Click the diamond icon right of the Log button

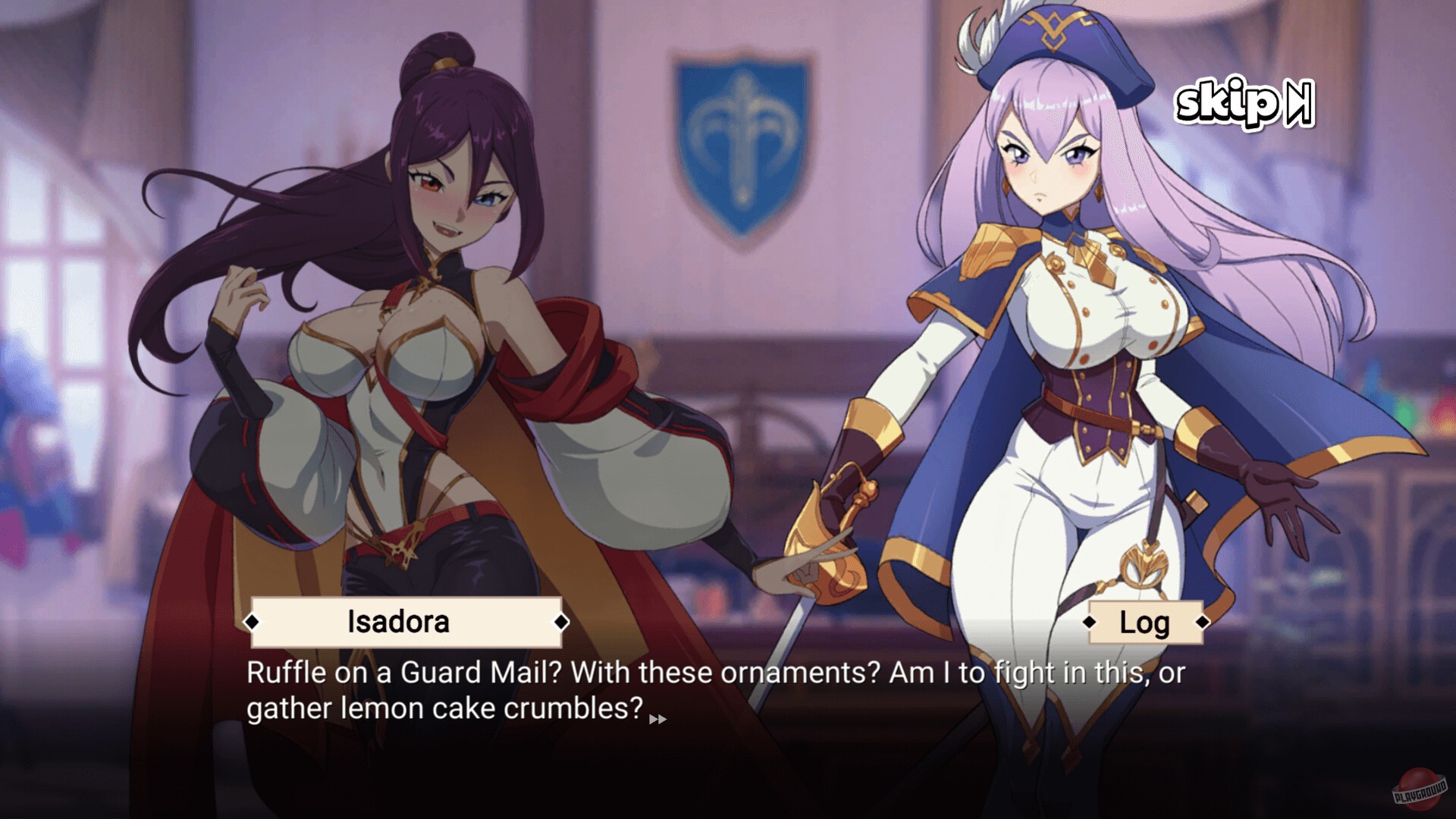pyautogui.click(x=1203, y=623)
